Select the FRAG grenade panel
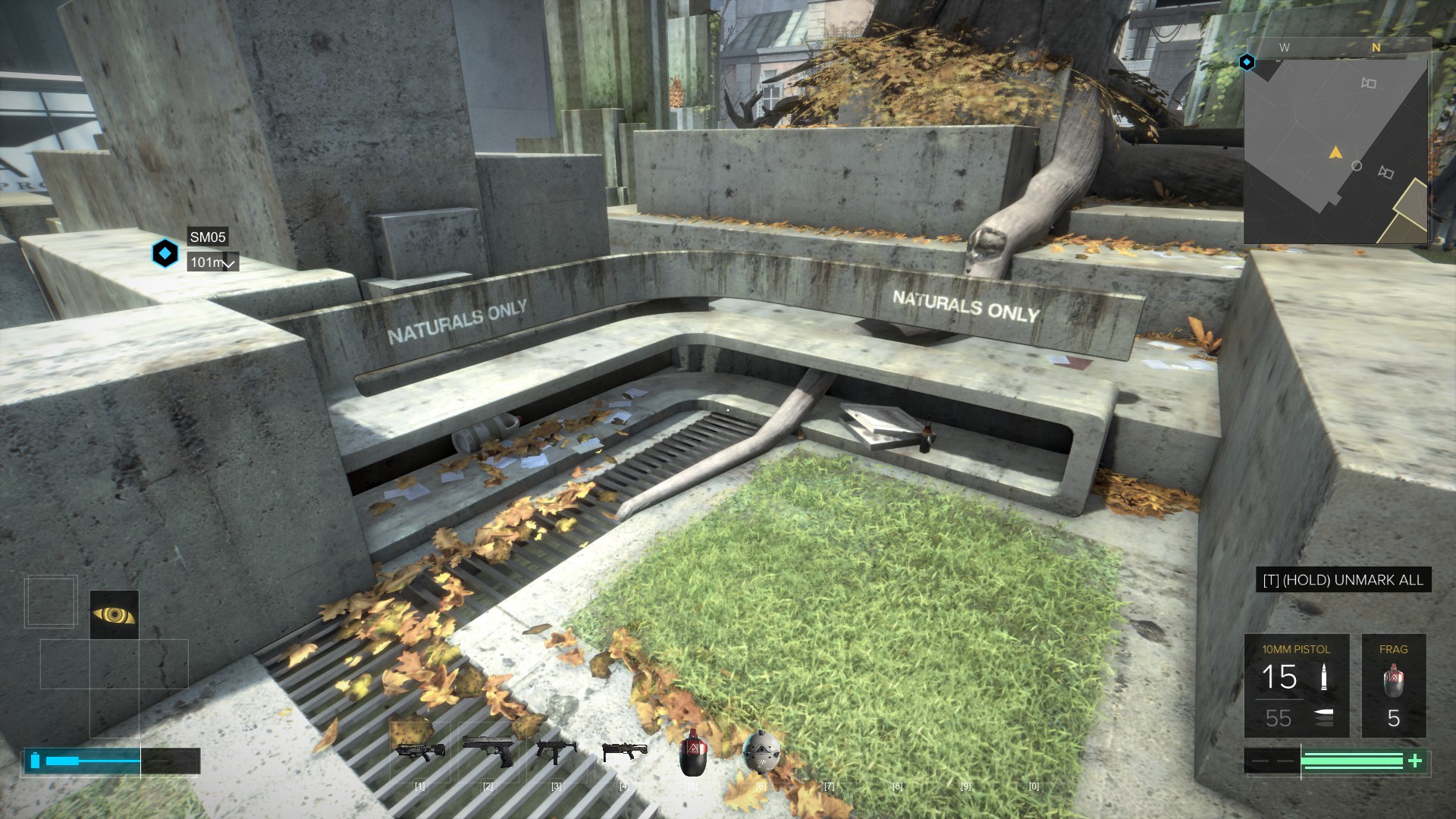 coord(1393,686)
